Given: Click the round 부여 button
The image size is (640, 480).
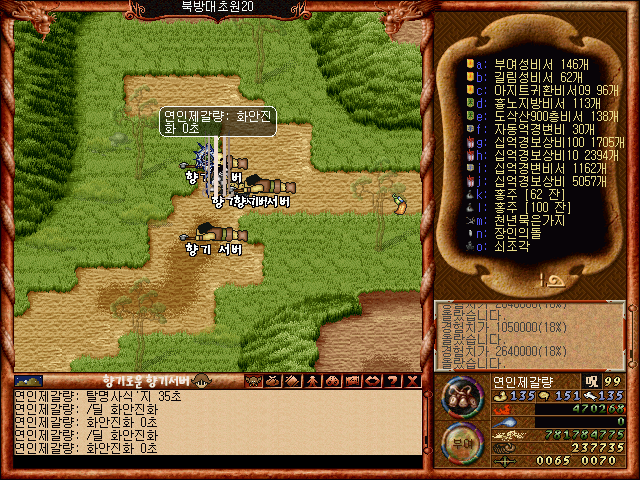Looking at the screenshot, I should click(461, 442).
